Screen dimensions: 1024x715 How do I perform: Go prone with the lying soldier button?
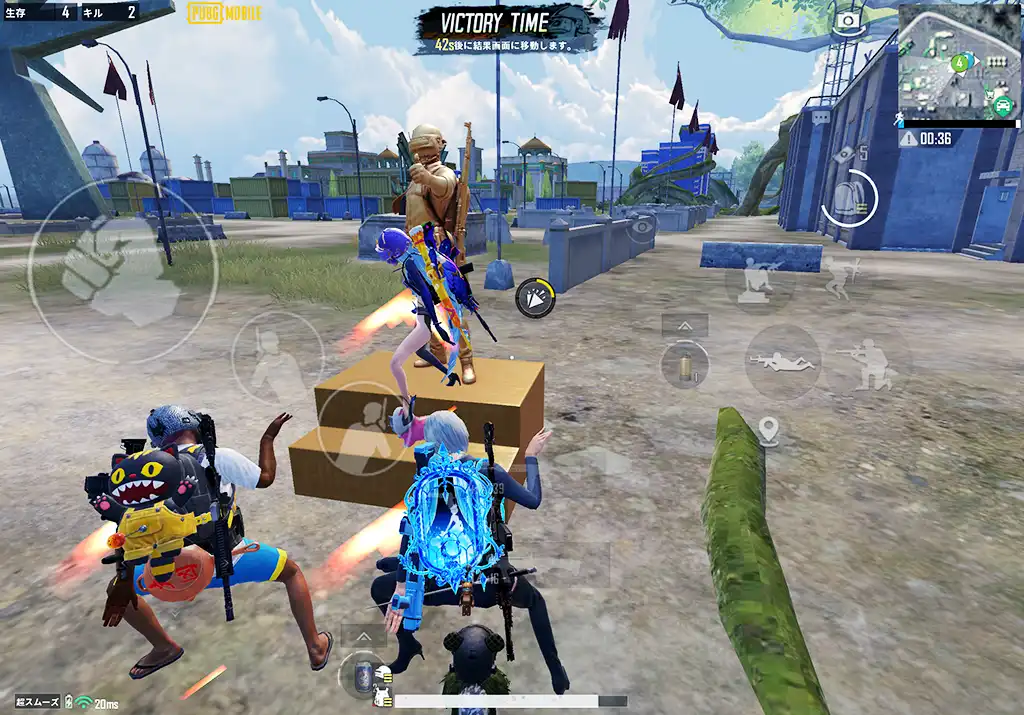pyautogui.click(x=782, y=361)
